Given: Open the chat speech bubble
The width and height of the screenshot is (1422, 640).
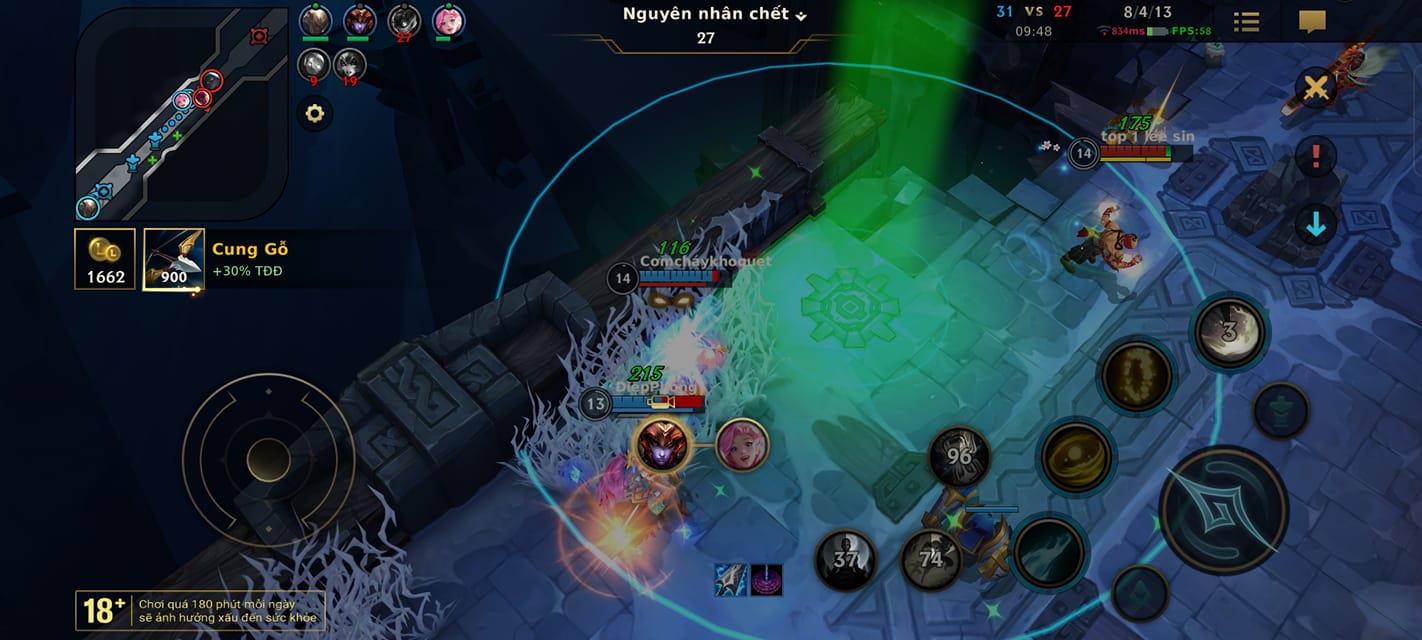Looking at the screenshot, I should coord(1312,21).
